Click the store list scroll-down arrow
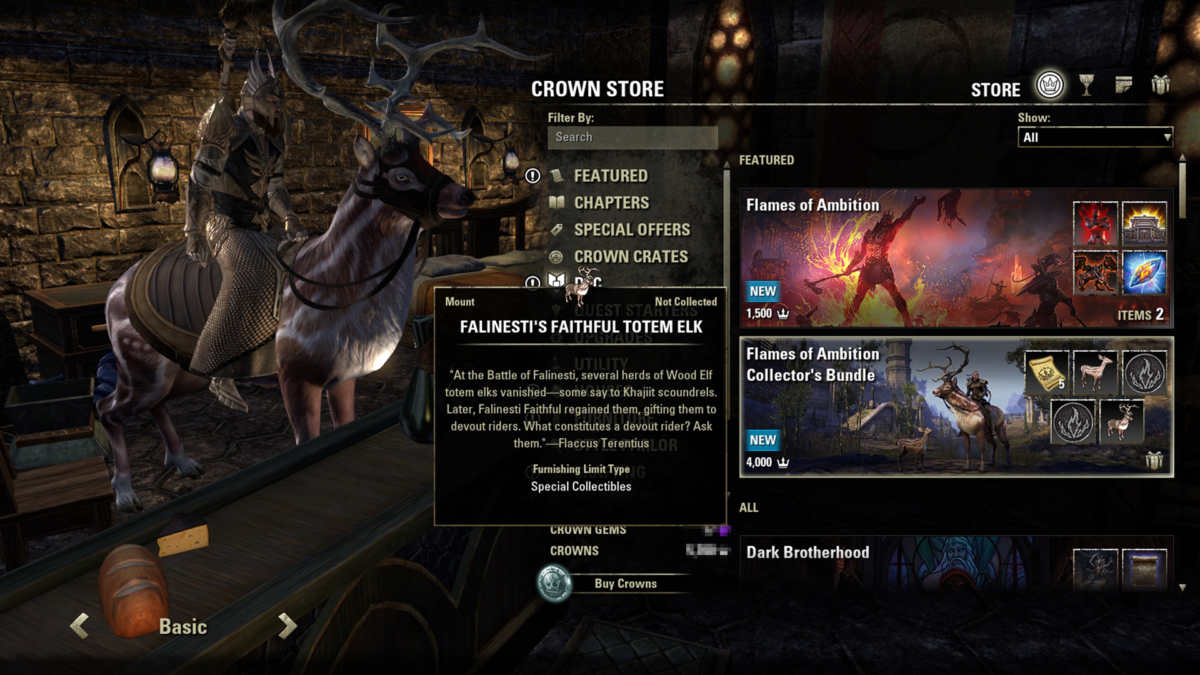The height and width of the screenshot is (675, 1200). pos(1184,588)
